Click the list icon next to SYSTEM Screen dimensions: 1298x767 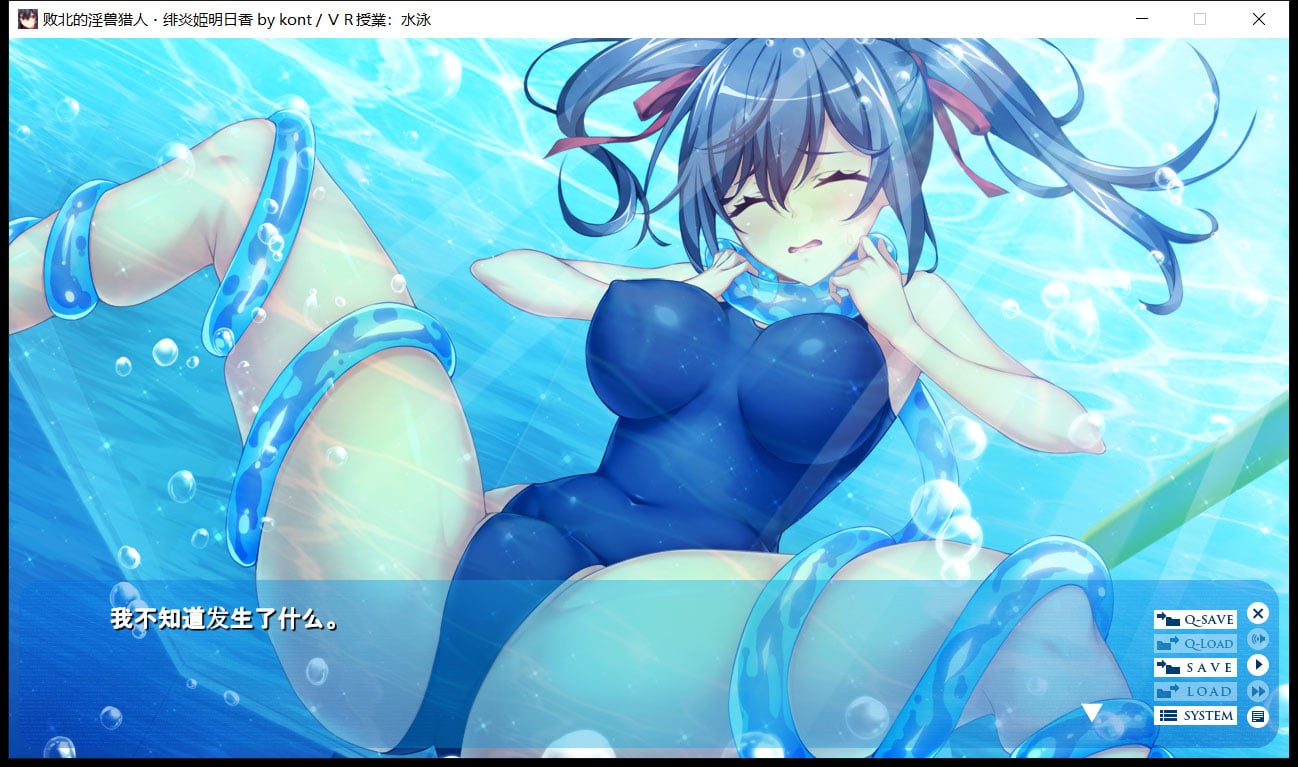pyautogui.click(x=1169, y=715)
